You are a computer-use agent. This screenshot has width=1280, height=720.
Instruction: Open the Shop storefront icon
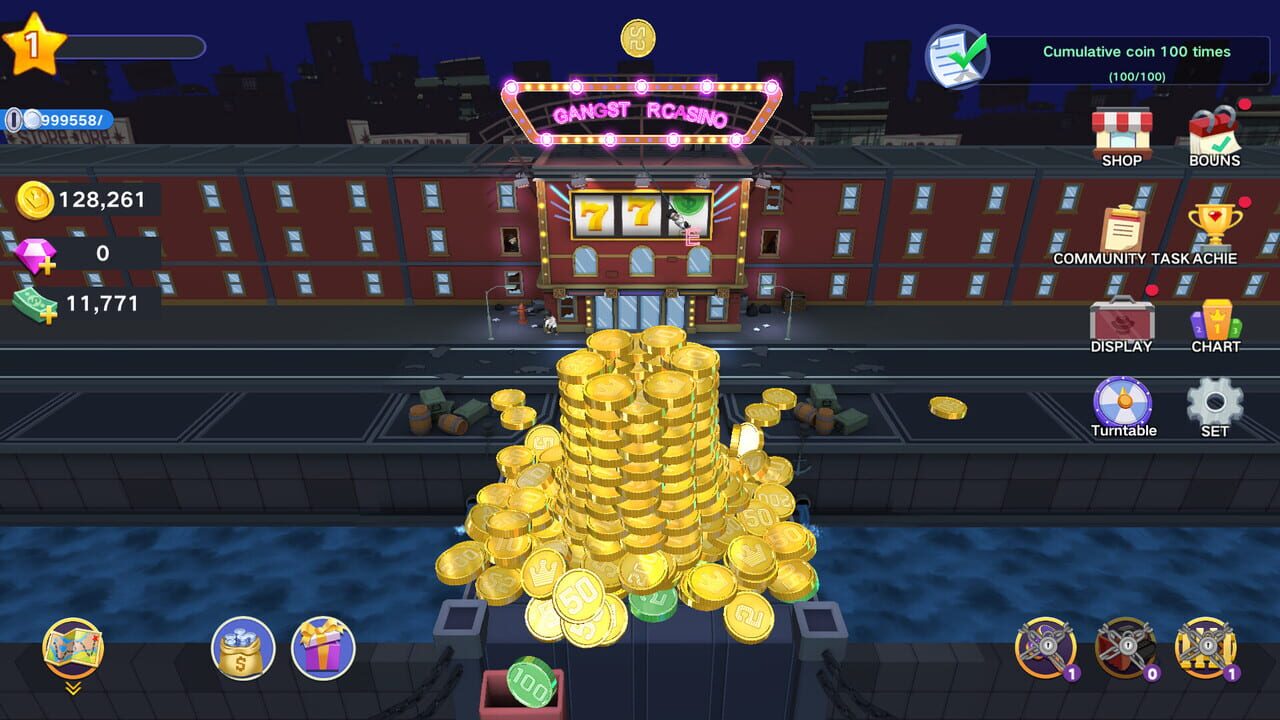coord(1123,130)
